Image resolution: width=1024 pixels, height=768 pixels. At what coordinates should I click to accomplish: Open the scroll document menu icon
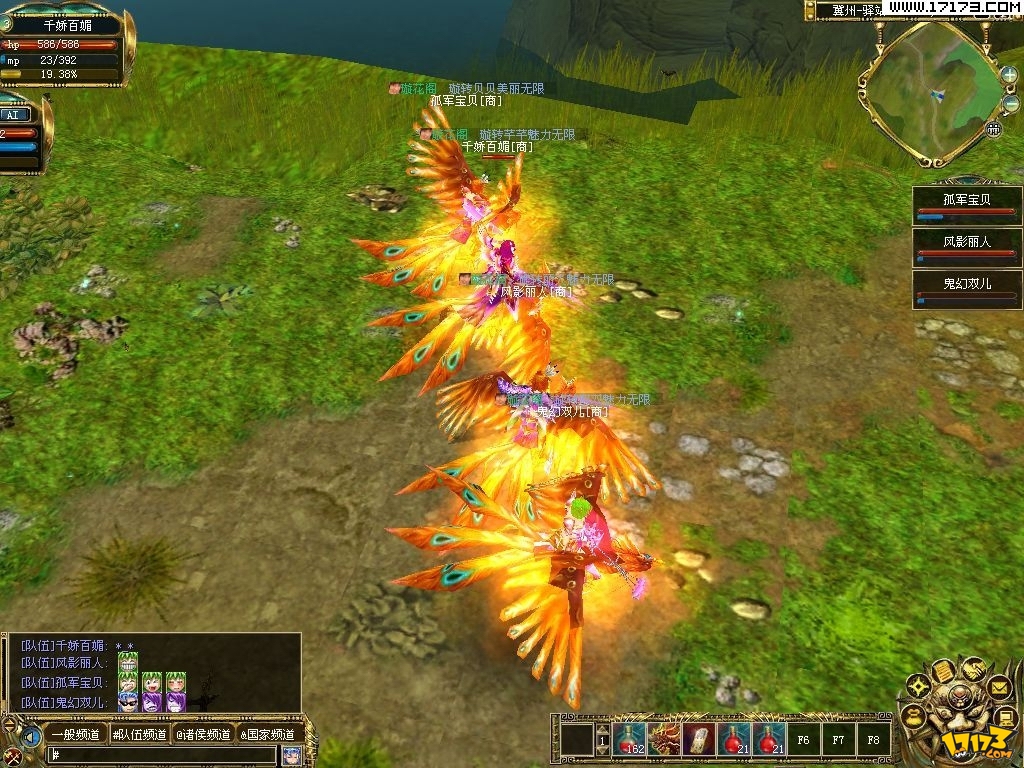[941, 671]
